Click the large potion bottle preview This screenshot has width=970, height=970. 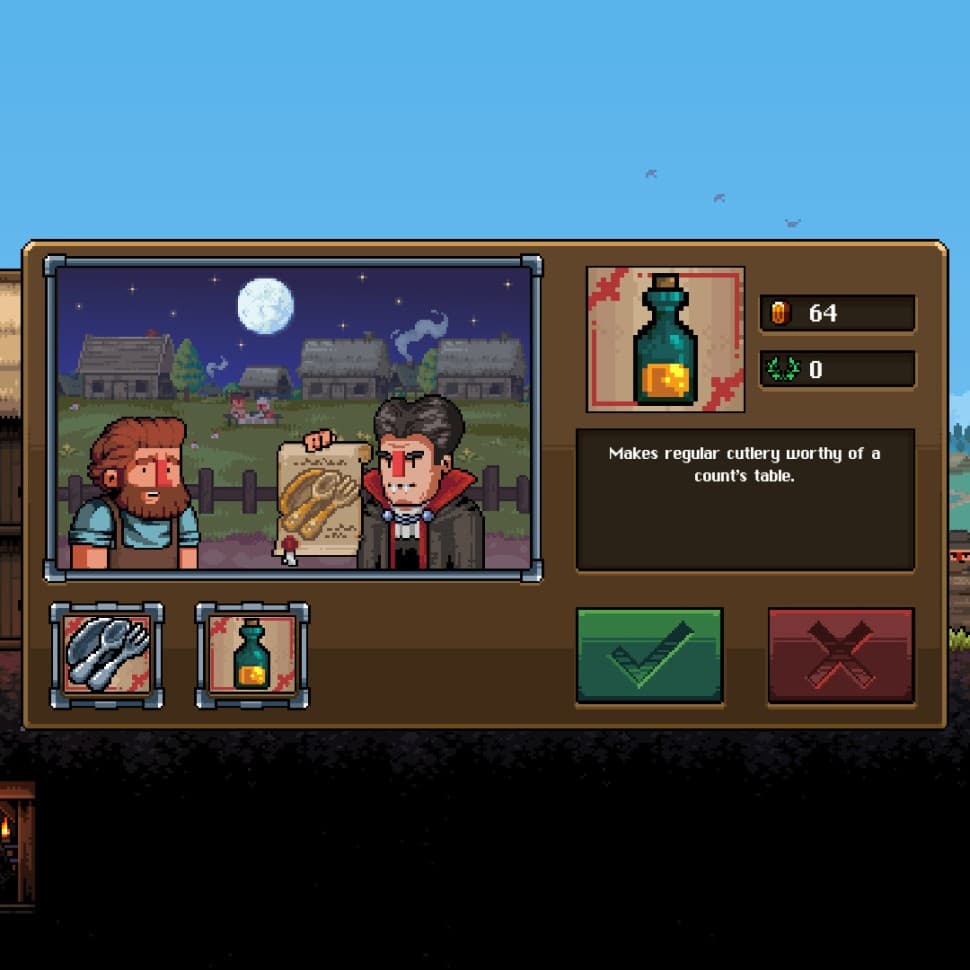[665, 339]
